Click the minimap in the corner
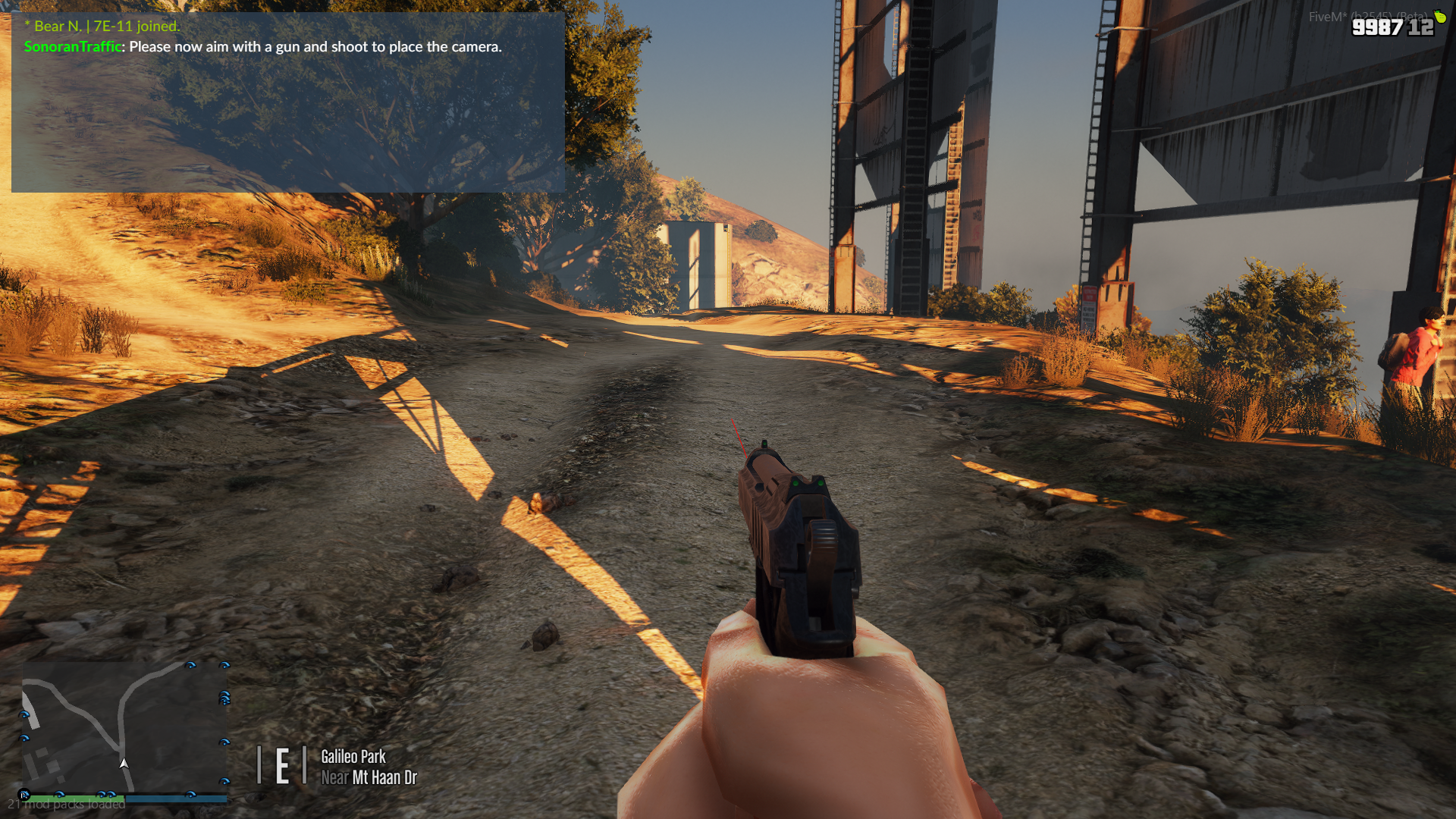The height and width of the screenshot is (819, 1456). click(x=125, y=726)
